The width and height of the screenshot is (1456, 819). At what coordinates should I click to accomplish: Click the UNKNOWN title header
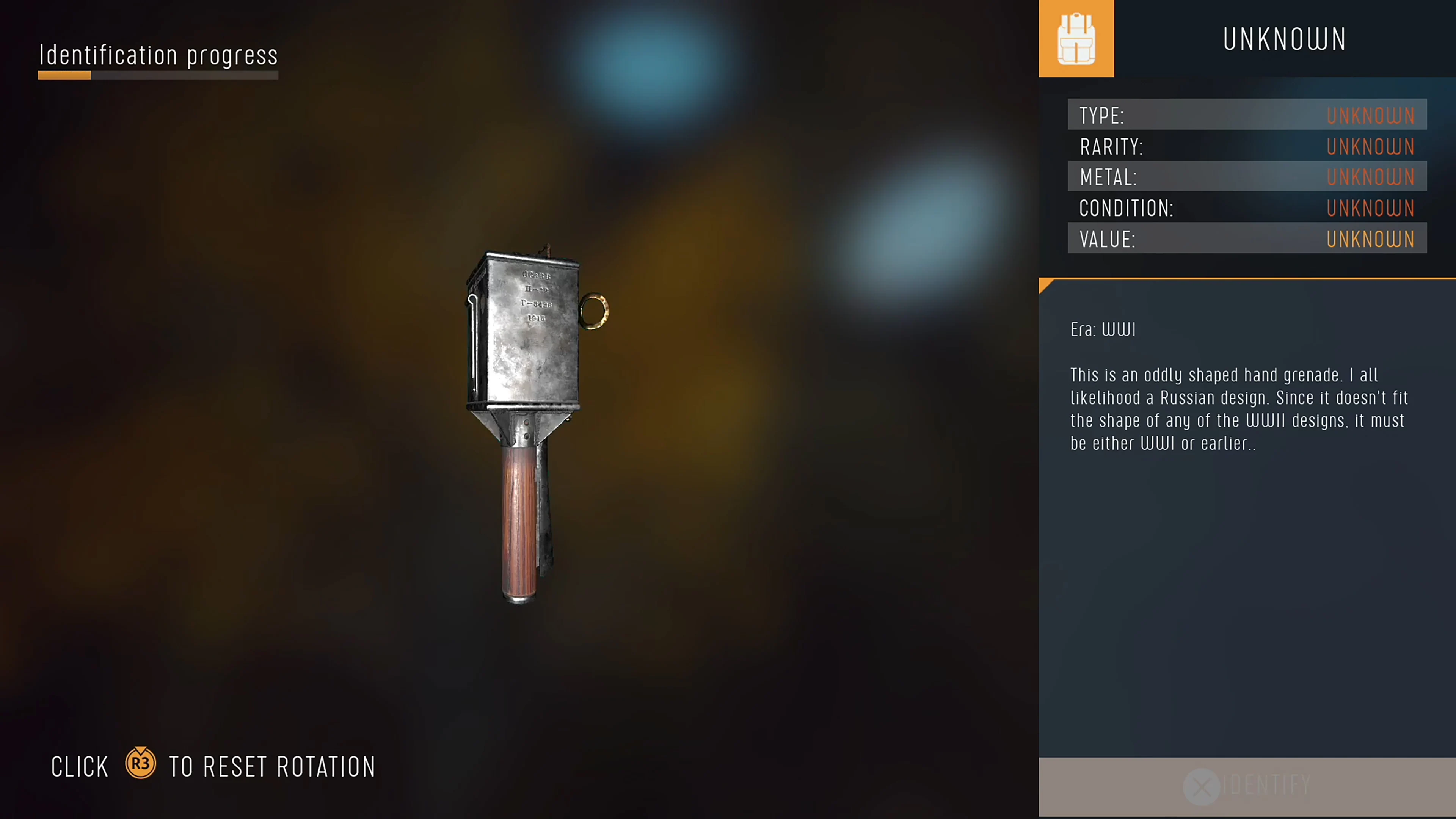point(1284,38)
